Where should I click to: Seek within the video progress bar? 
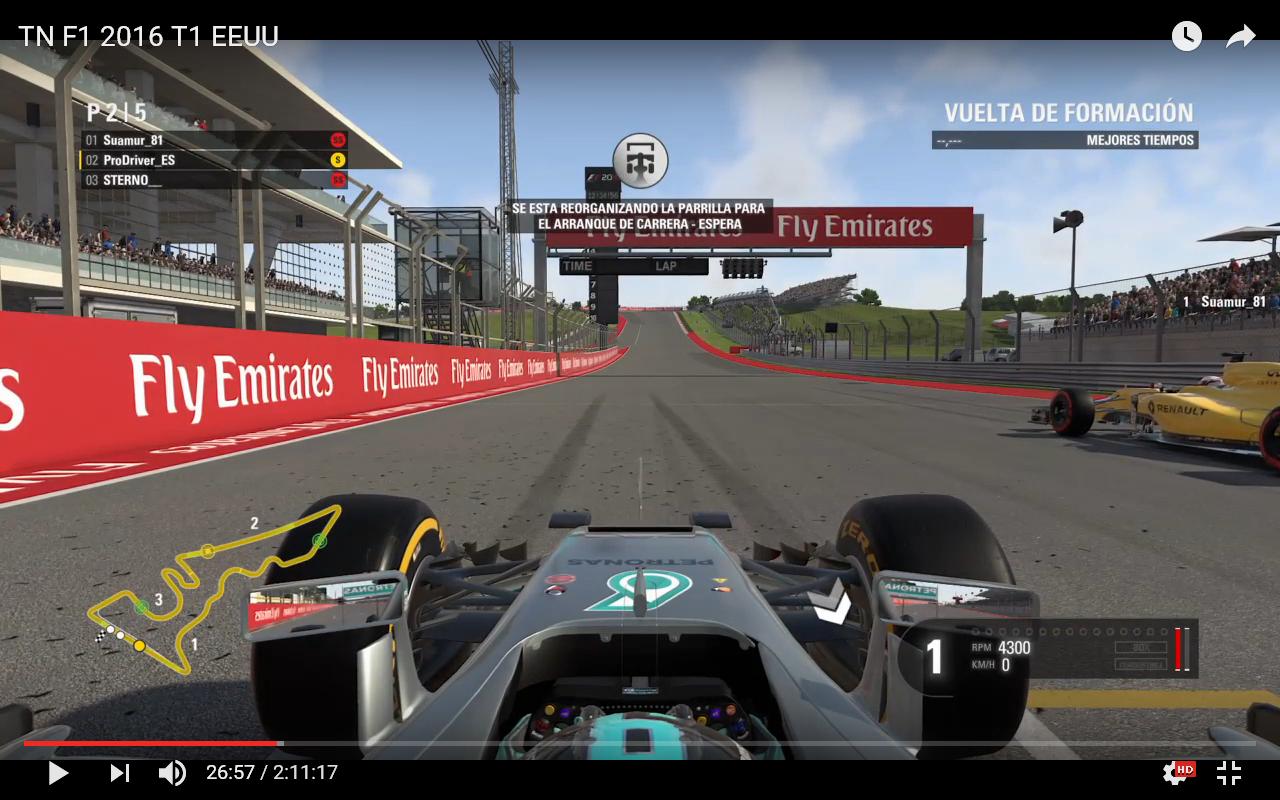640,743
